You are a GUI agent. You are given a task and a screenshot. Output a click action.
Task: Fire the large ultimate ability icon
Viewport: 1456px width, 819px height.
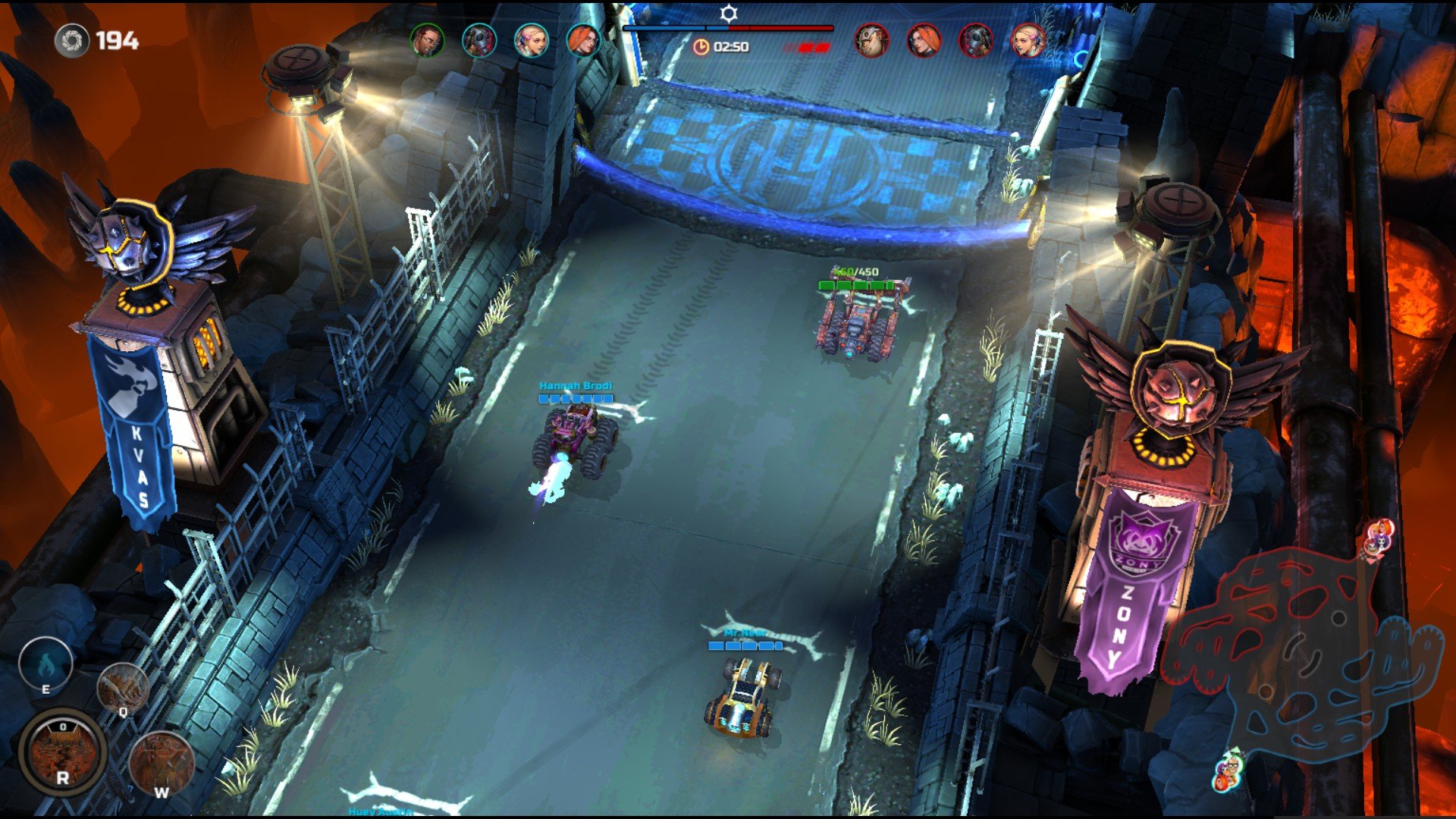point(62,752)
